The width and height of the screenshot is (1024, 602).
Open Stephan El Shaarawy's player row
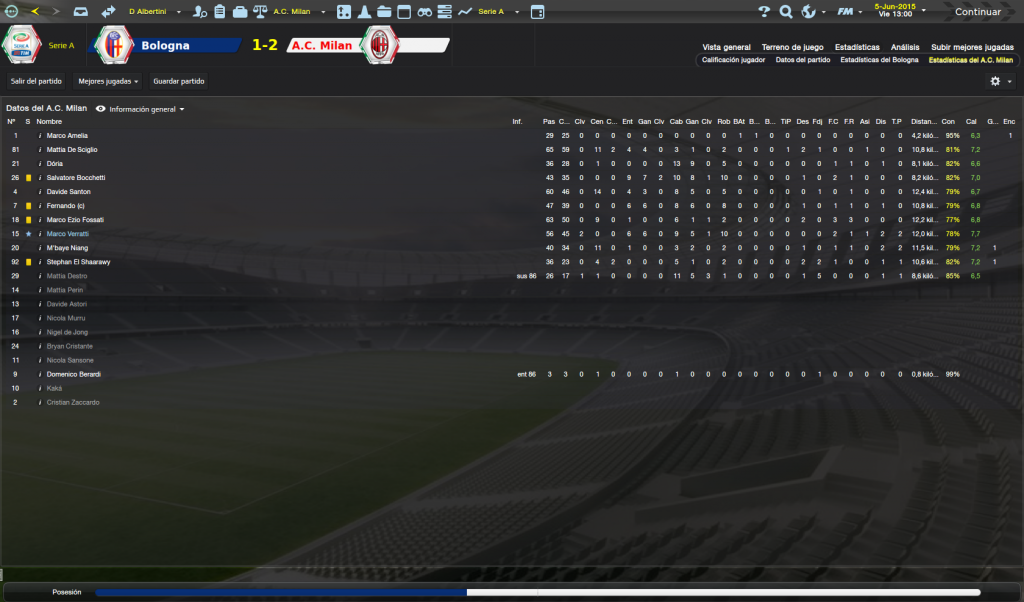(78, 262)
